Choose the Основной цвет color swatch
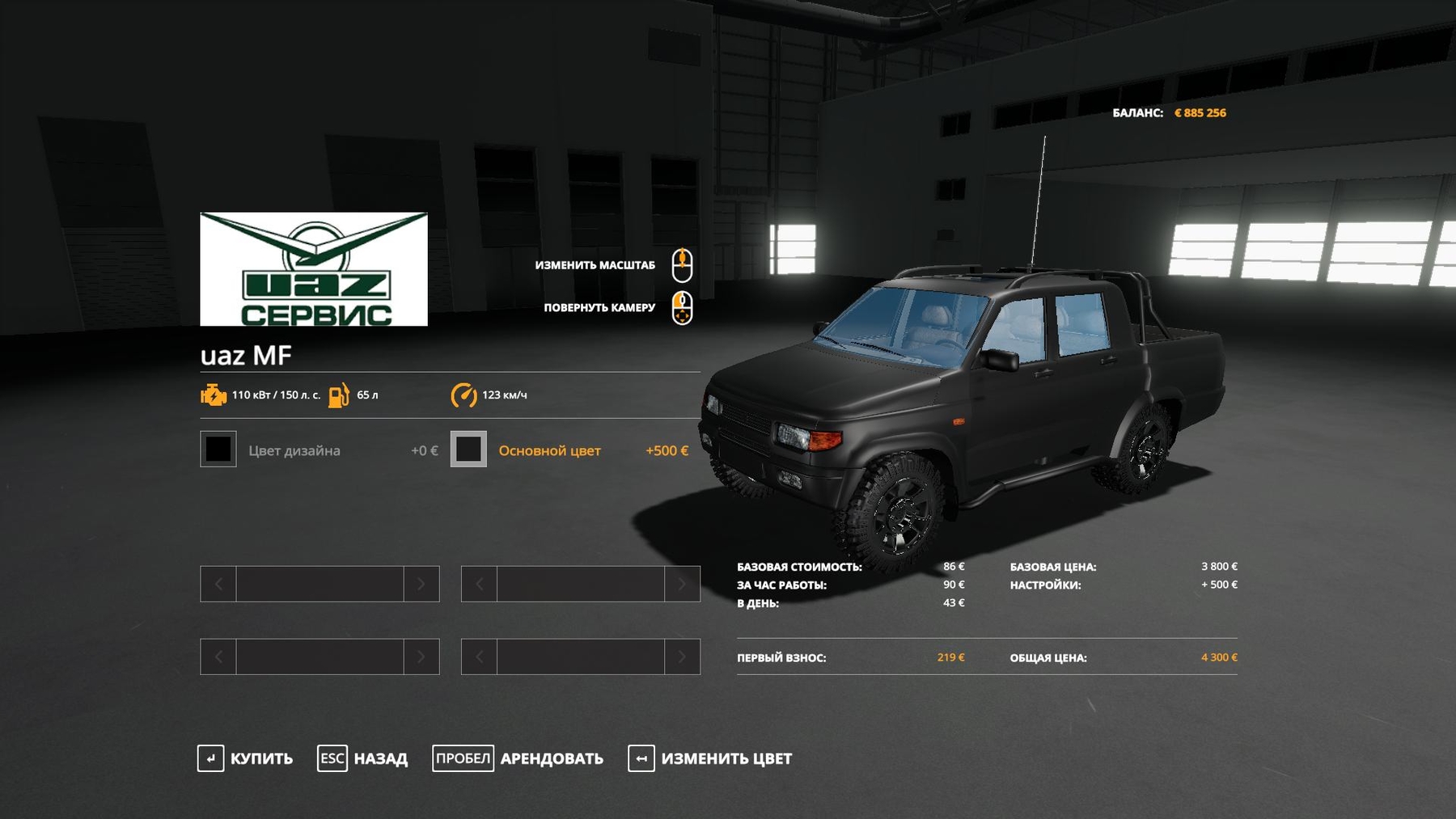The image size is (1456, 819). click(x=468, y=450)
